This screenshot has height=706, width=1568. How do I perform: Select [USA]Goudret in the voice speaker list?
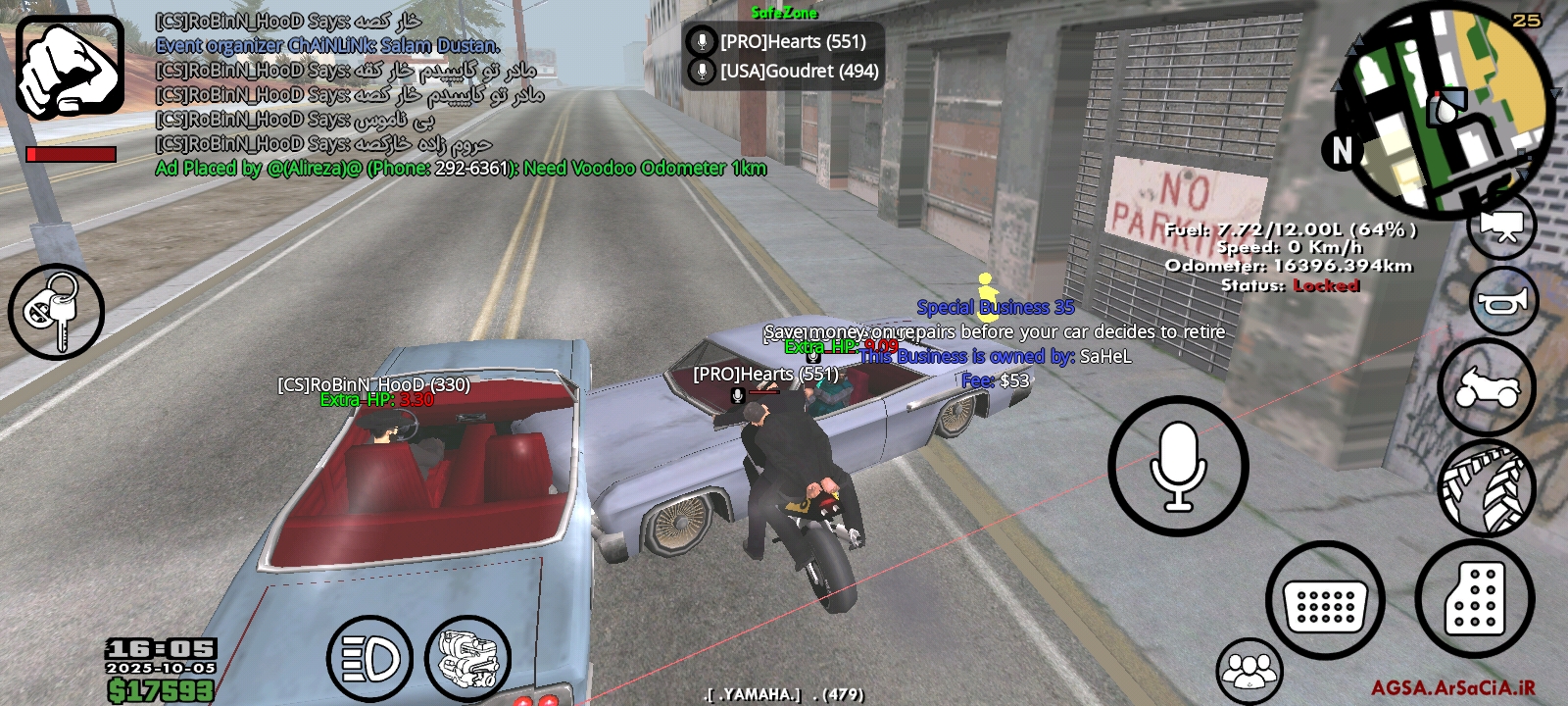(x=783, y=72)
